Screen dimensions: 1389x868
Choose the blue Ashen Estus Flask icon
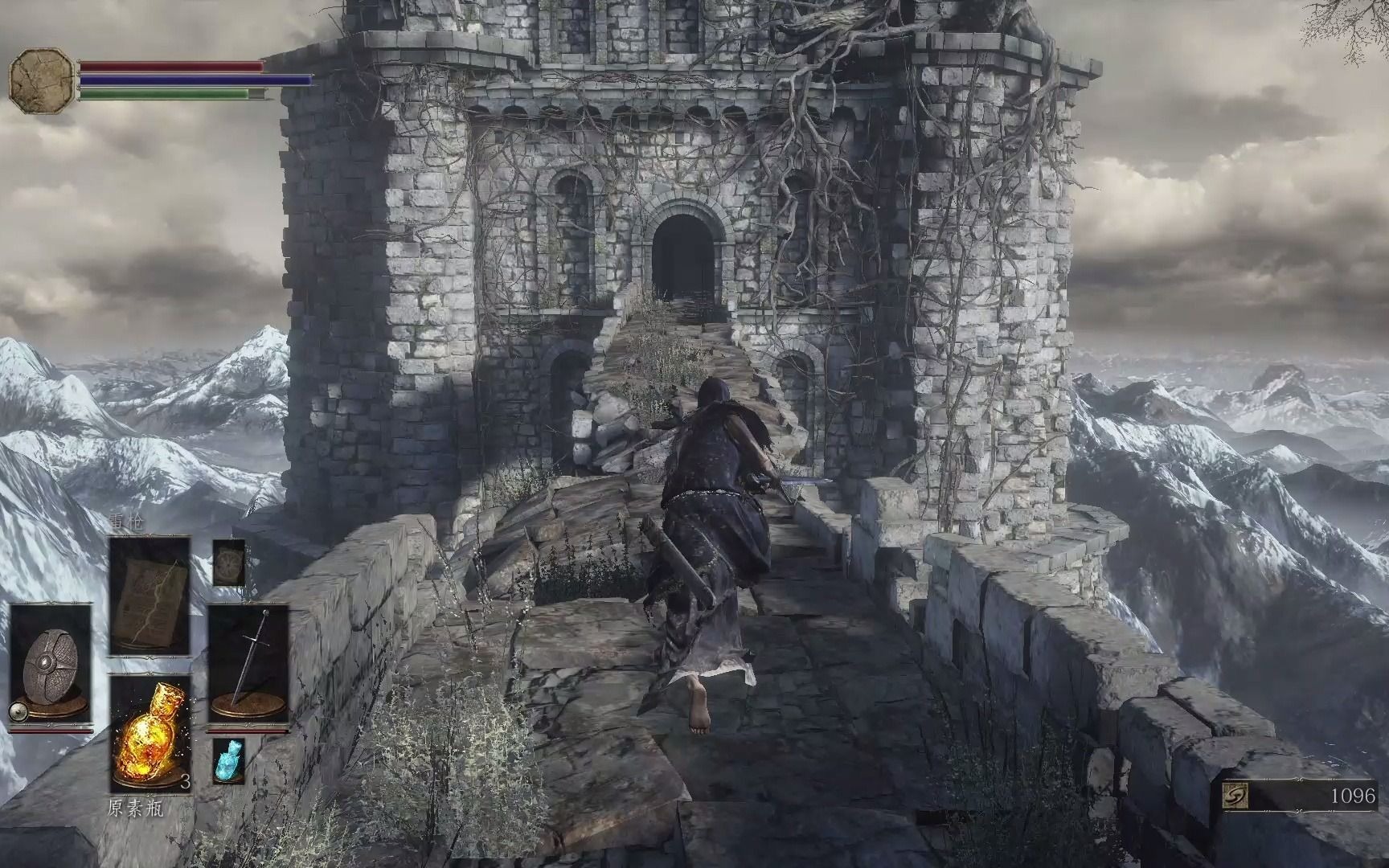point(228,760)
